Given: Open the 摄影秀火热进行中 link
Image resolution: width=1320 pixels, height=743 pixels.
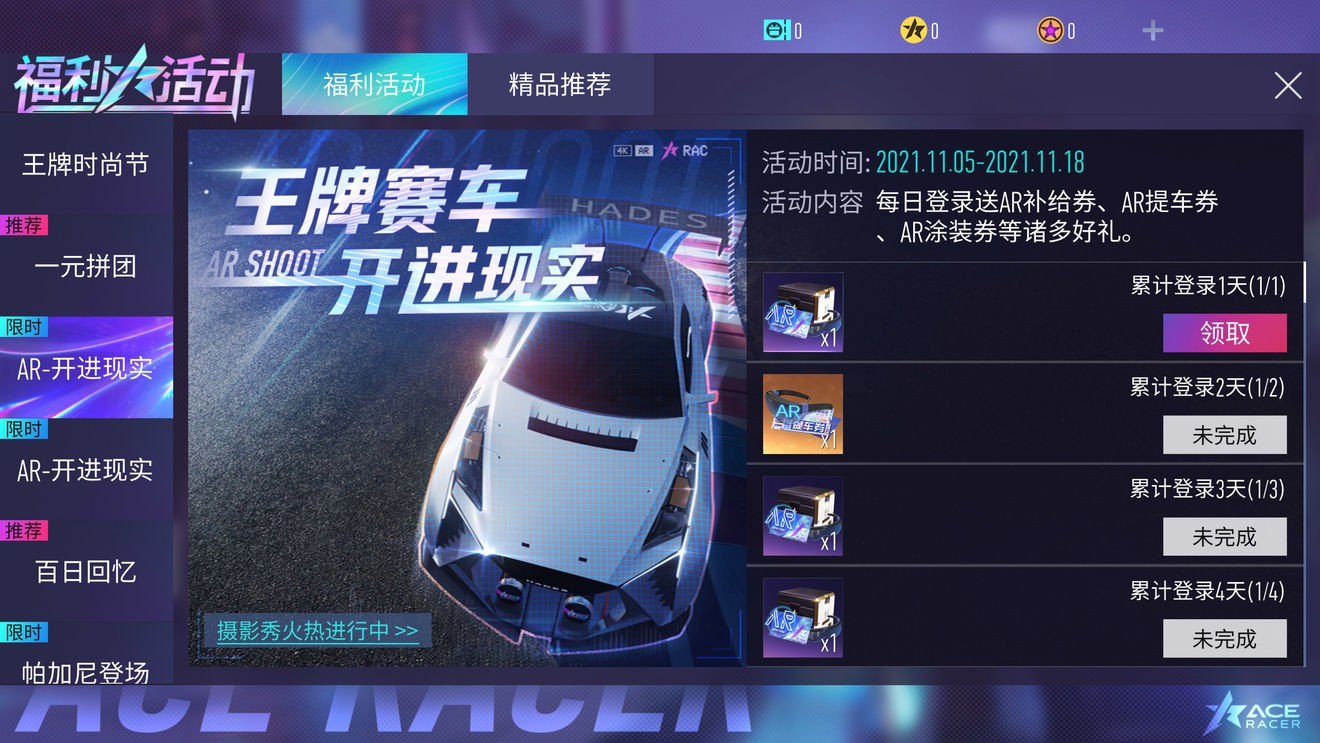Looking at the screenshot, I should coord(316,632).
